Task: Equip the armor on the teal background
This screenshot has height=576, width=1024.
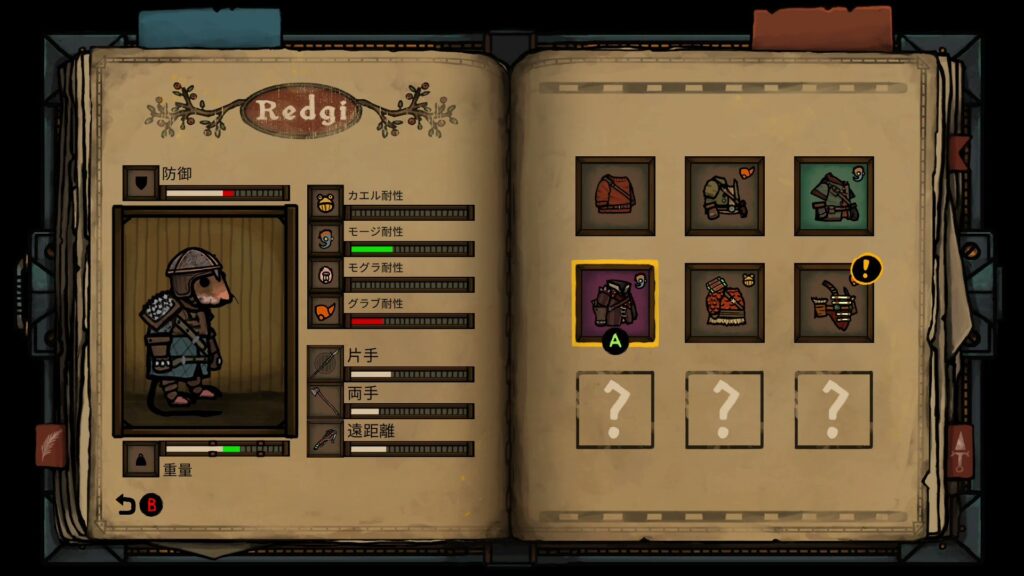Action: click(x=833, y=196)
